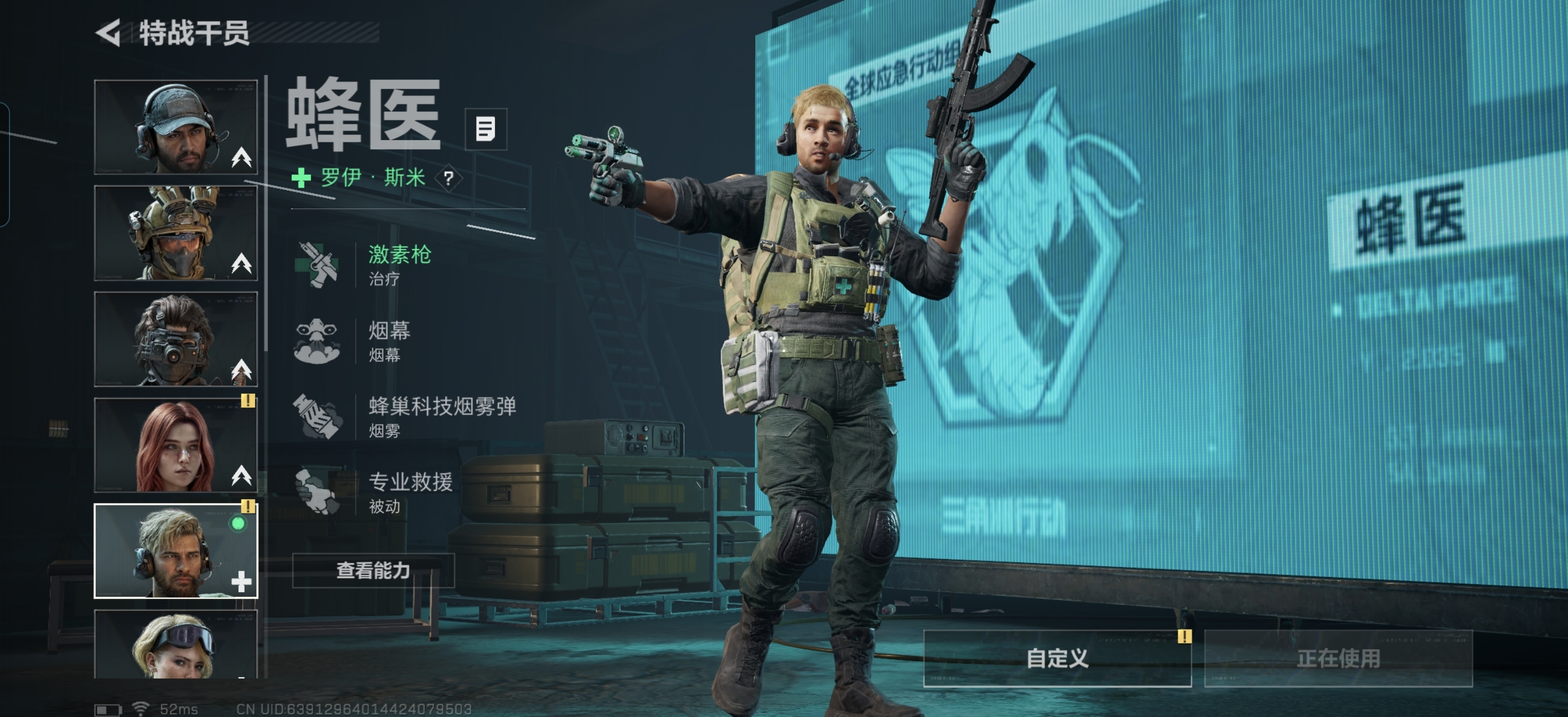Pick the operator with the night-vision goggle
The image size is (1568, 717).
(x=176, y=339)
